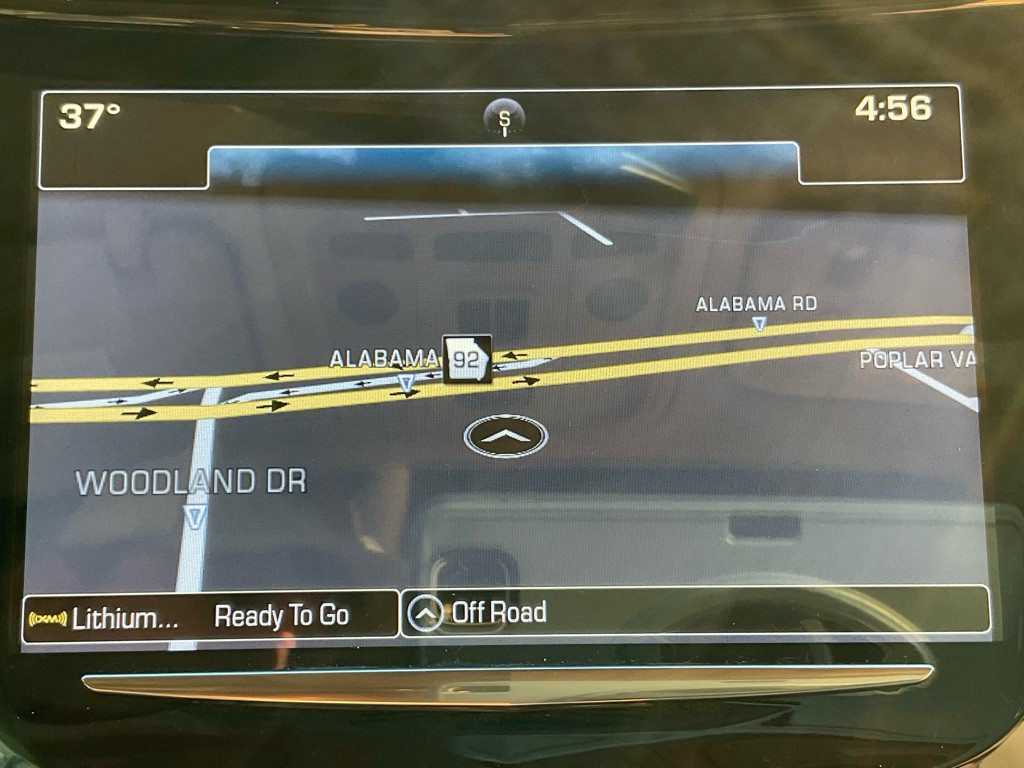Choose the Alabama Rd street label
This screenshot has height=768, width=1024.
tap(756, 304)
